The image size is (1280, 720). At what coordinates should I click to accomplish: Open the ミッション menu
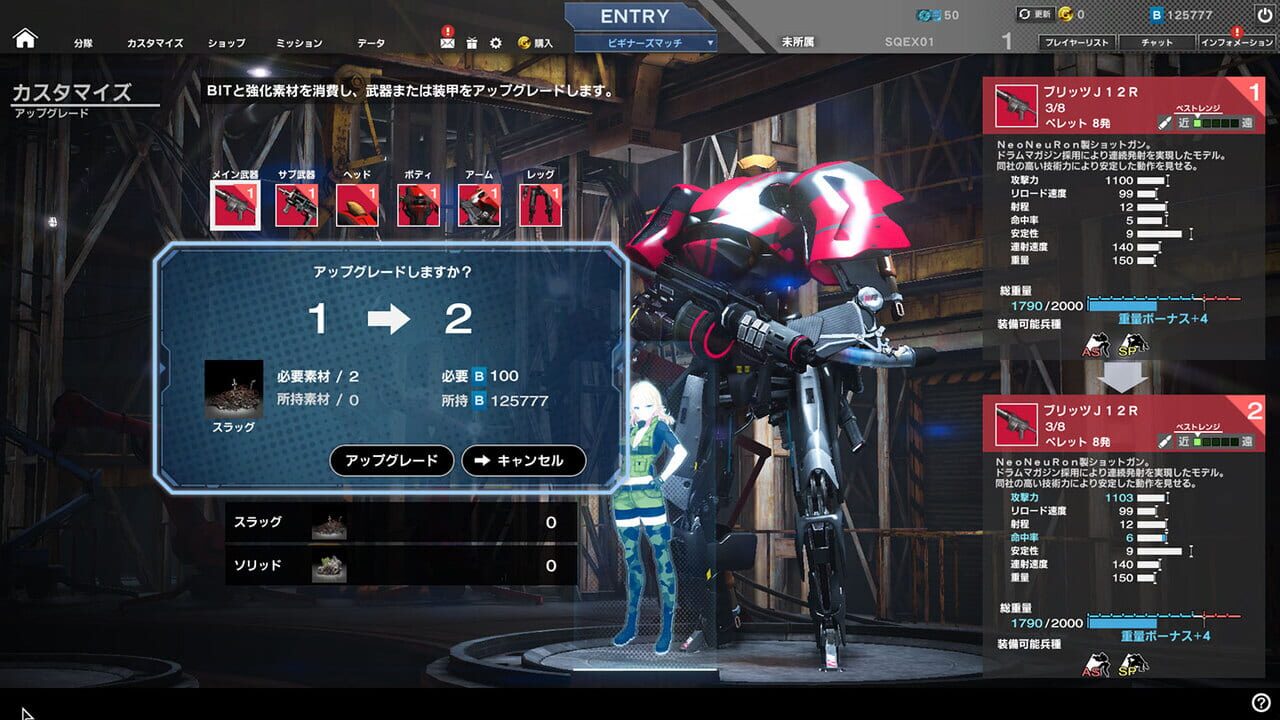[x=299, y=44]
